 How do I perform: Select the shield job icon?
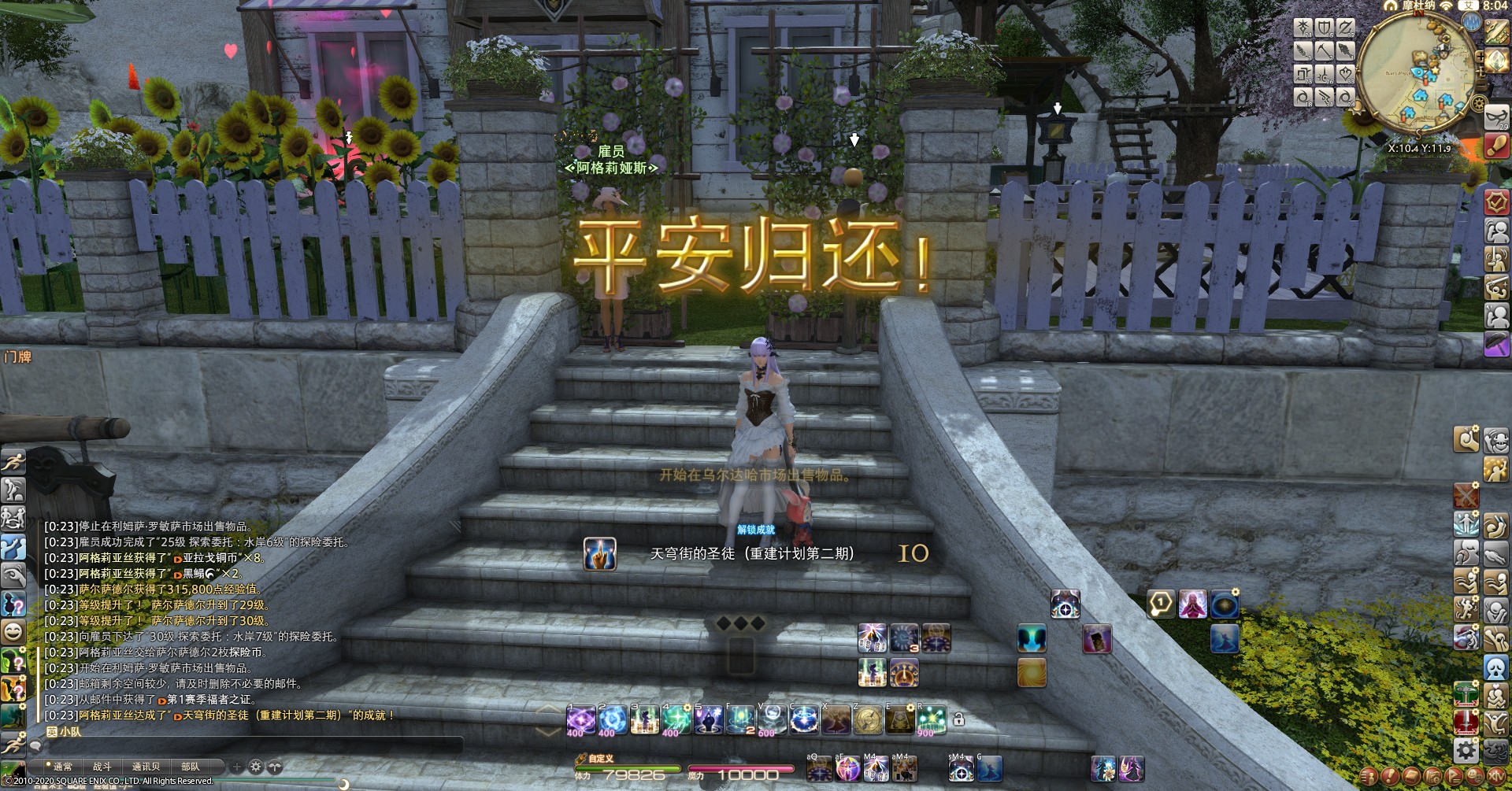(1324, 28)
